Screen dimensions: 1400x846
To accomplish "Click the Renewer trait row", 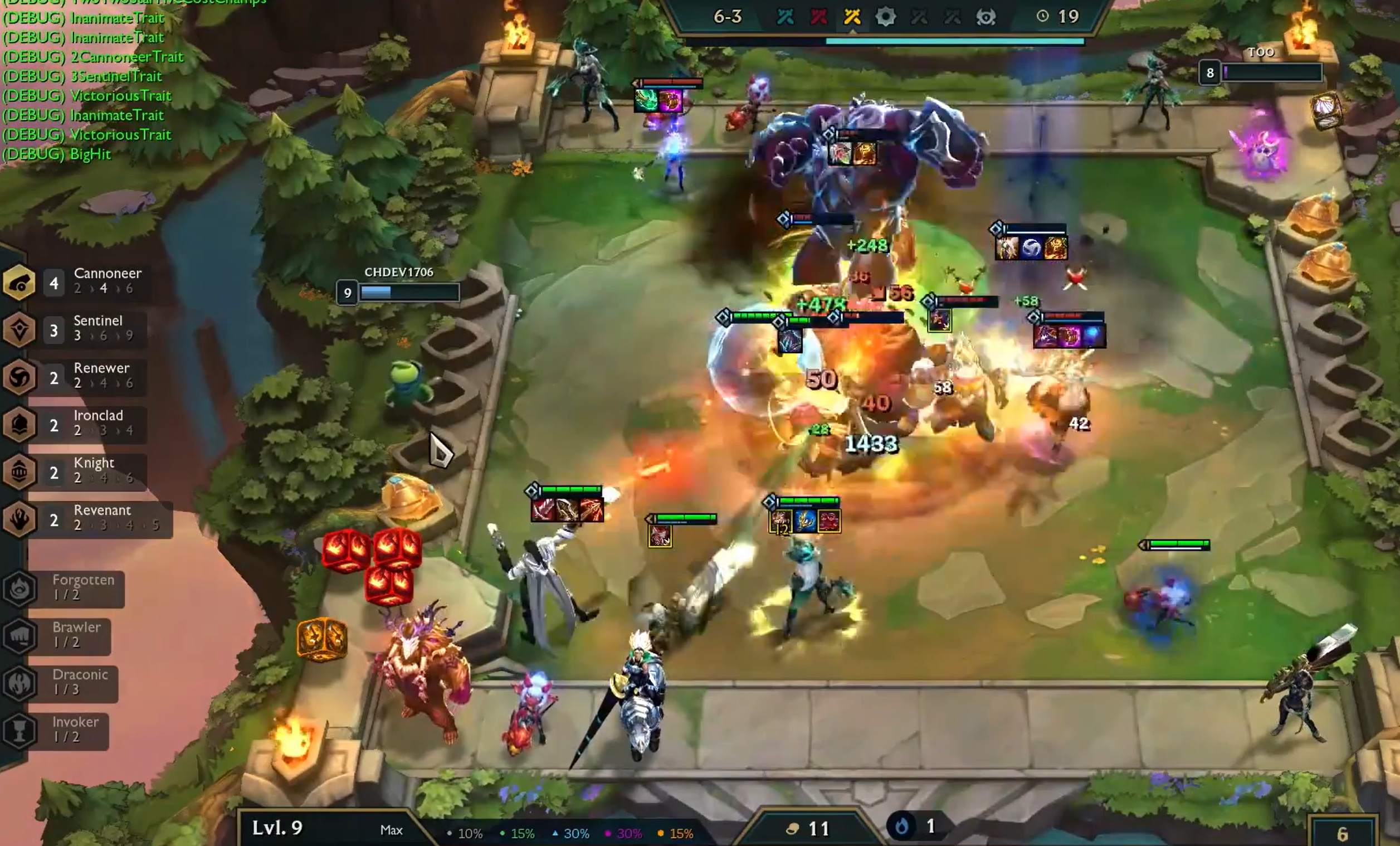I will tap(85, 376).
